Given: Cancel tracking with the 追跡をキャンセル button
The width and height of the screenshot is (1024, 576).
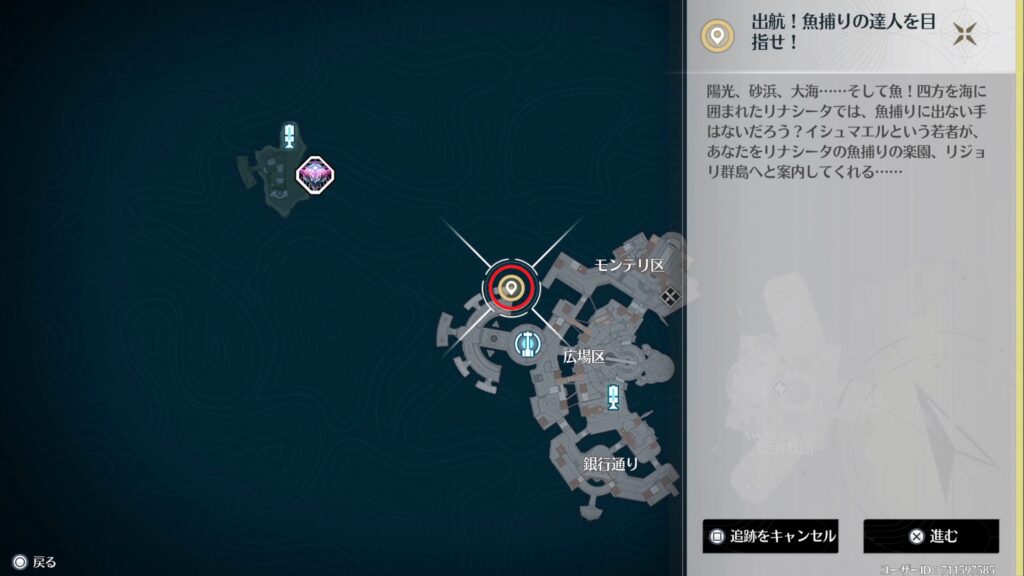Looking at the screenshot, I should coord(769,536).
